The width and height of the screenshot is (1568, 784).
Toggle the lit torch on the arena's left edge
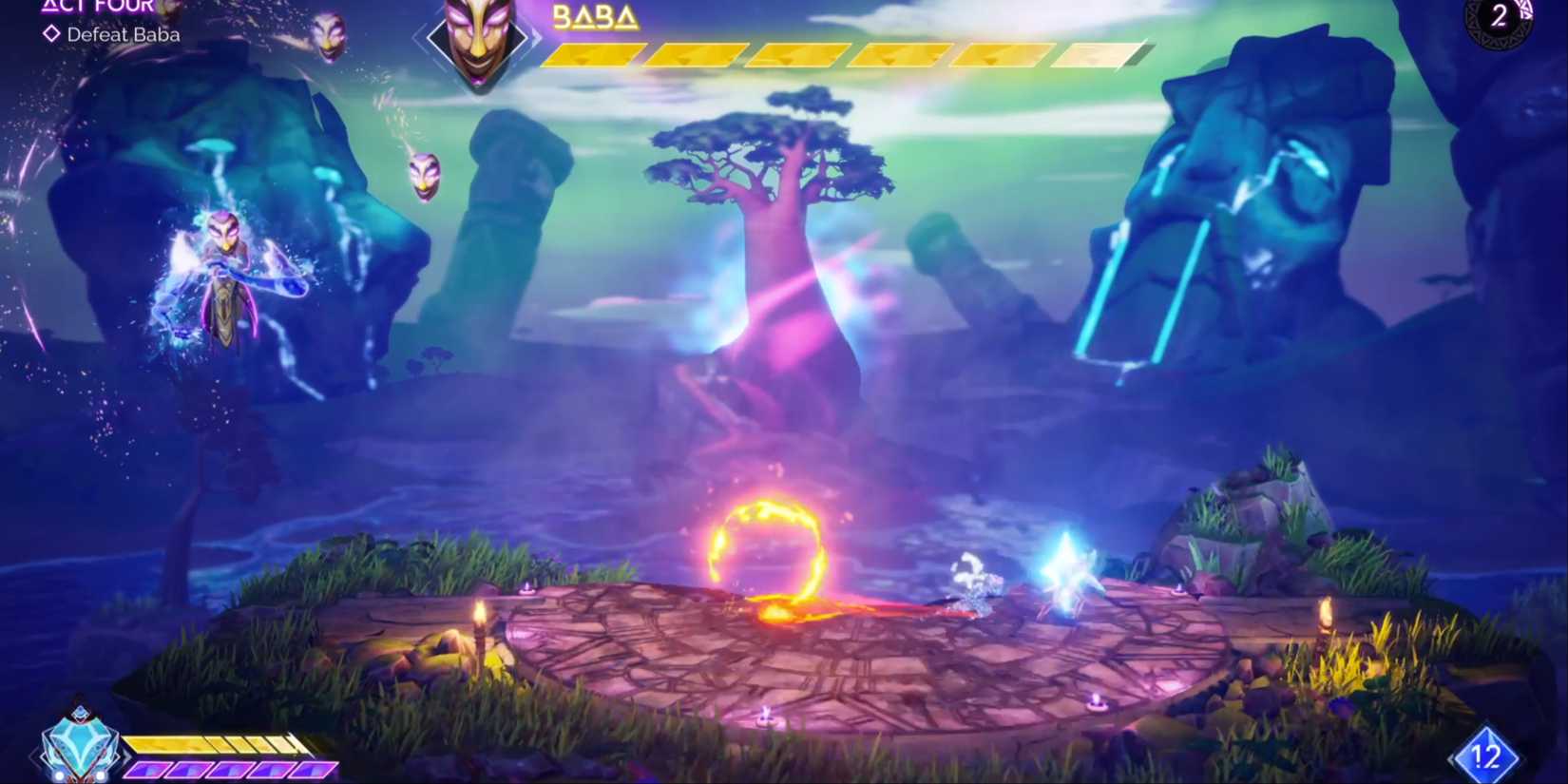(x=481, y=621)
